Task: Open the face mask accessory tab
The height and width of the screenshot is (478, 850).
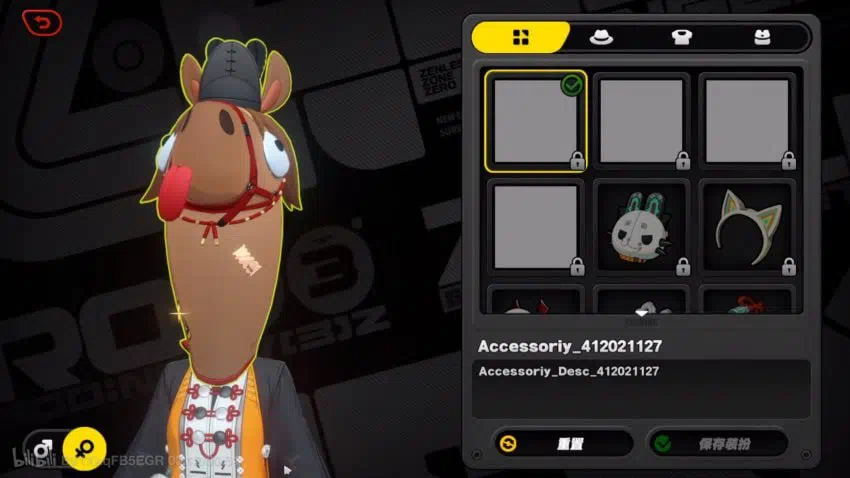Action: click(761, 37)
